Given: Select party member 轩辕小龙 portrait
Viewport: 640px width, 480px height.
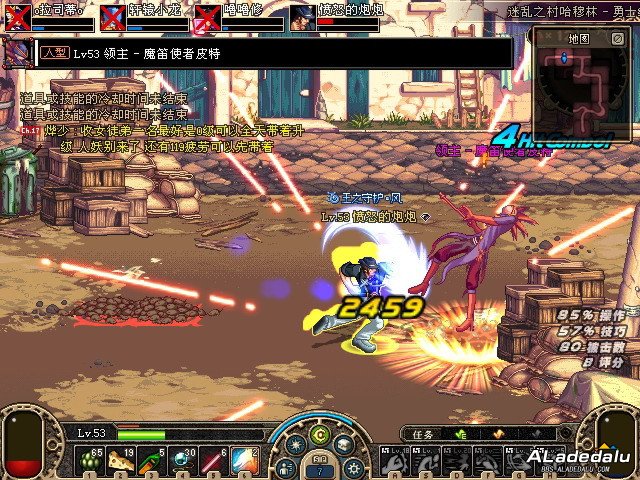Looking at the screenshot, I should click(112, 17).
